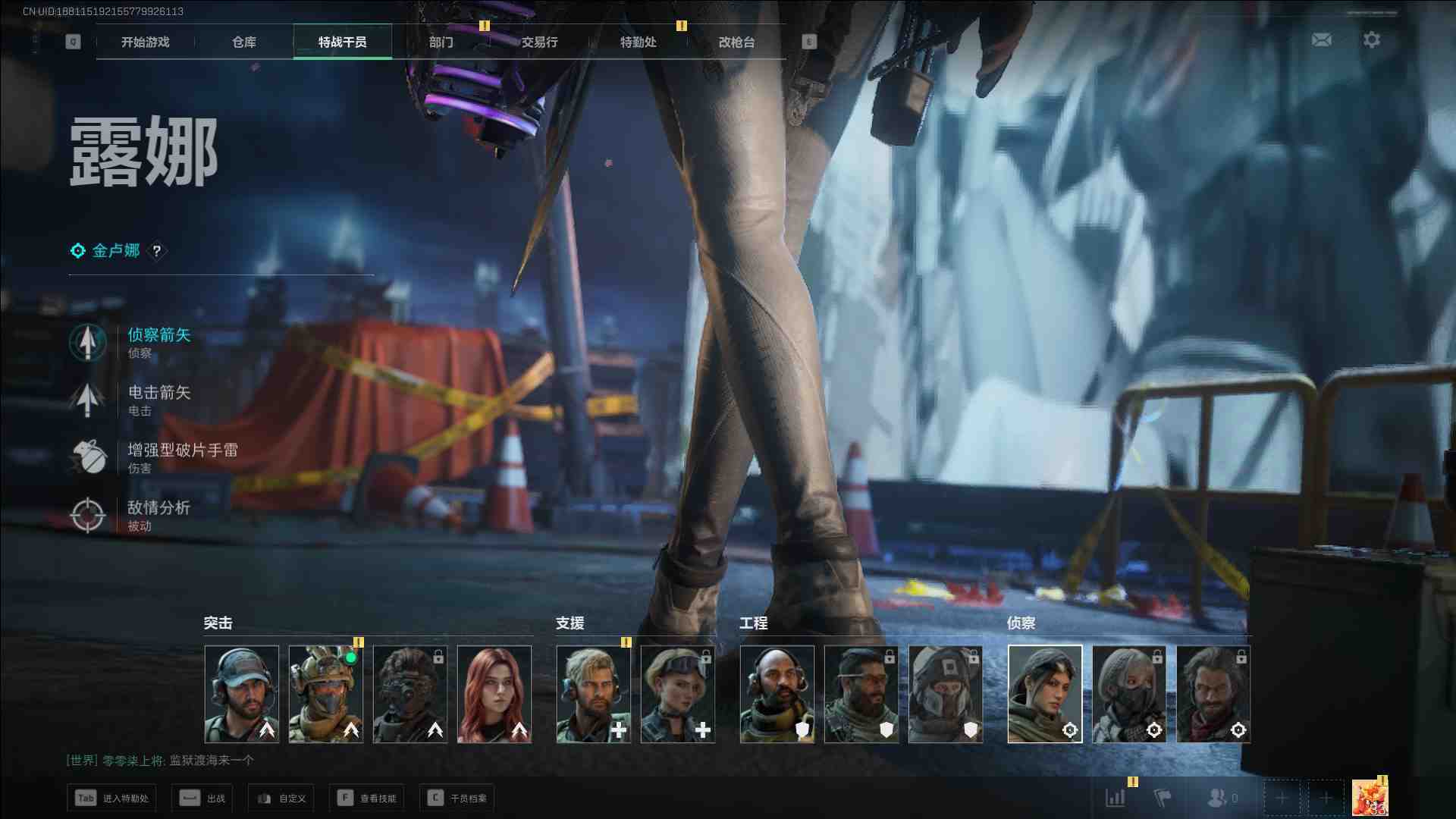Open the 特勤处 tab

coord(638,42)
